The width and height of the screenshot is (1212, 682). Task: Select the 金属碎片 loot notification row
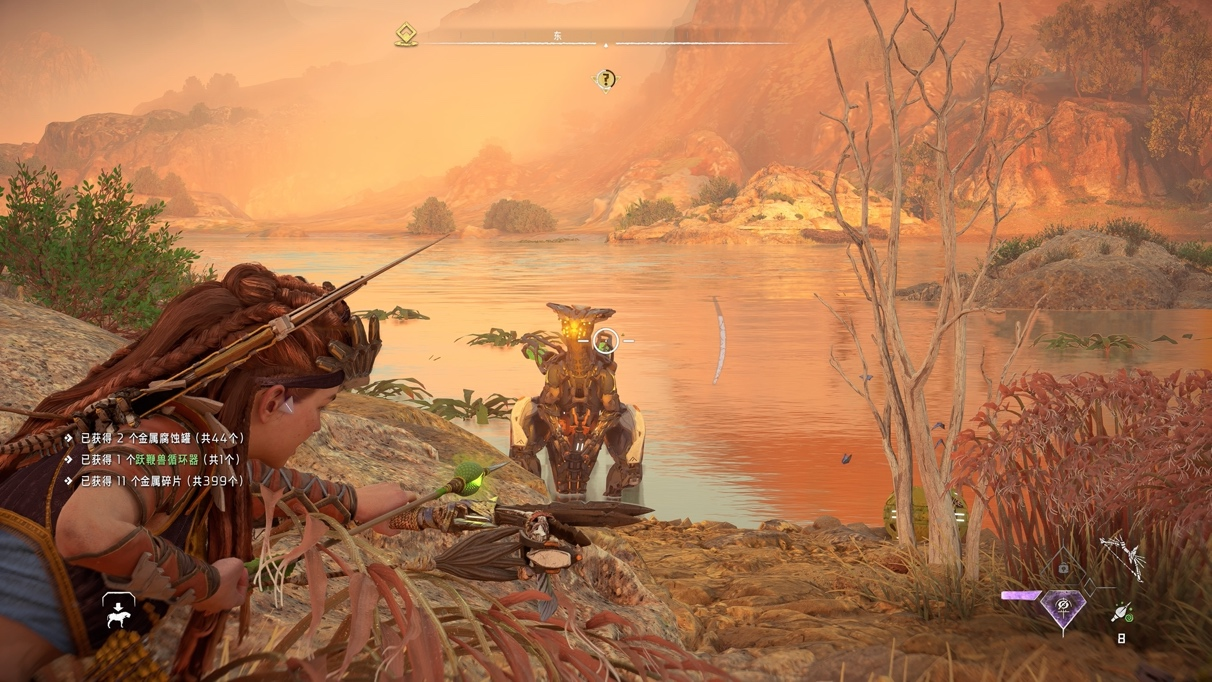pyautogui.click(x=162, y=481)
